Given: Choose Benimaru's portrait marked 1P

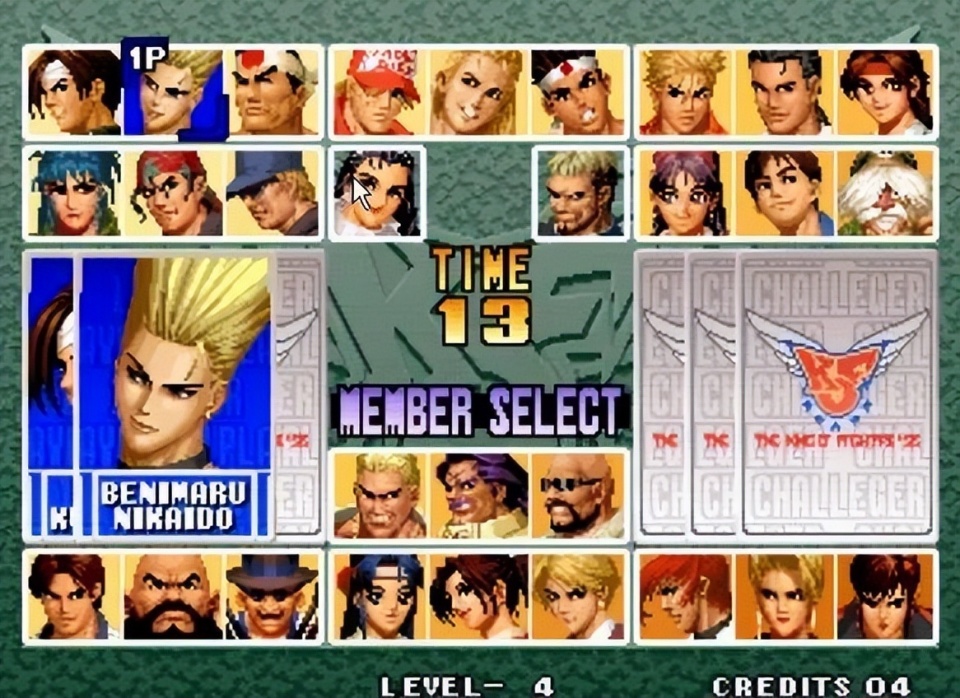Looking at the screenshot, I should 174,92.
